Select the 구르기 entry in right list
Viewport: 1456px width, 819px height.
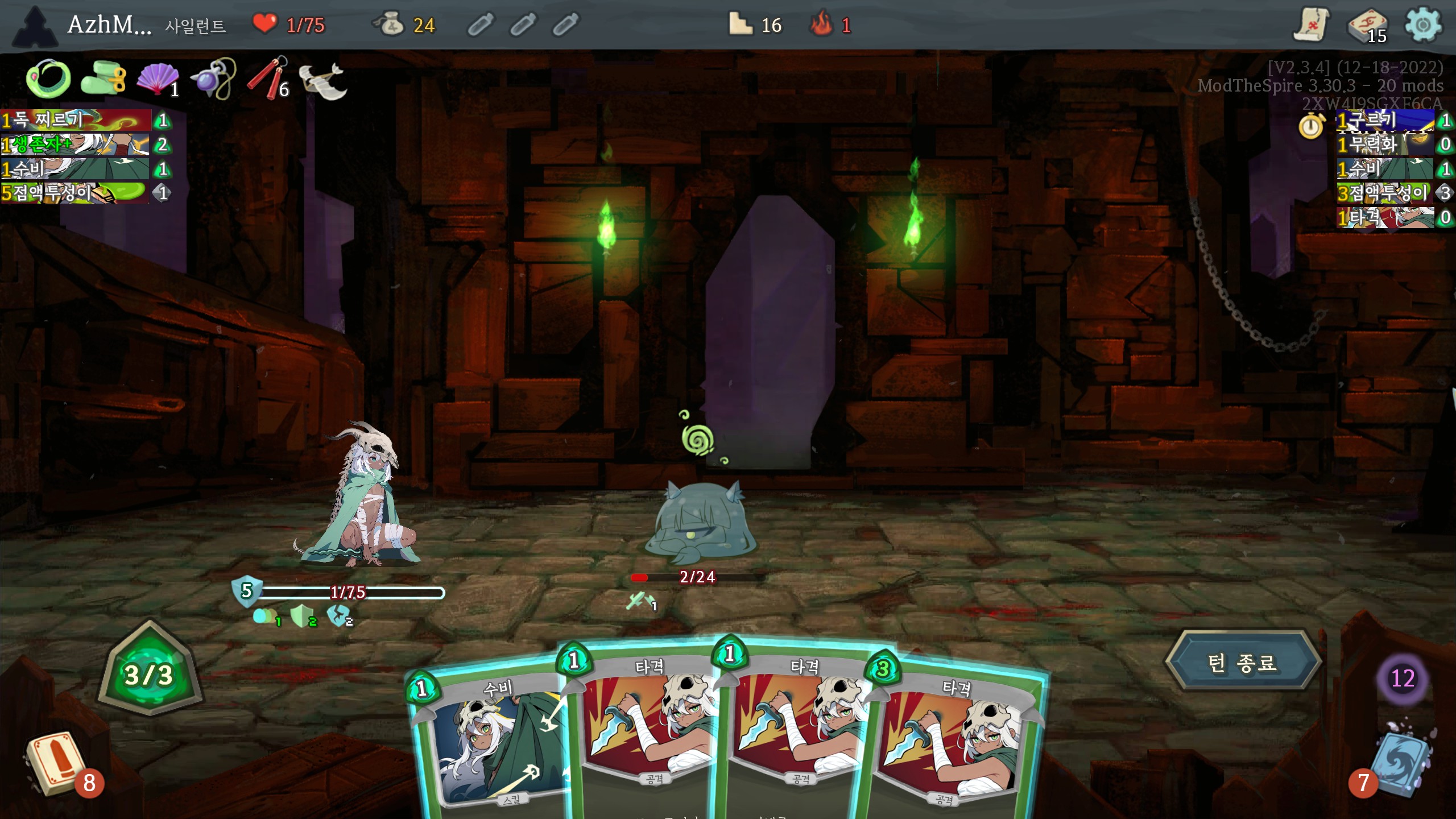(1383, 121)
